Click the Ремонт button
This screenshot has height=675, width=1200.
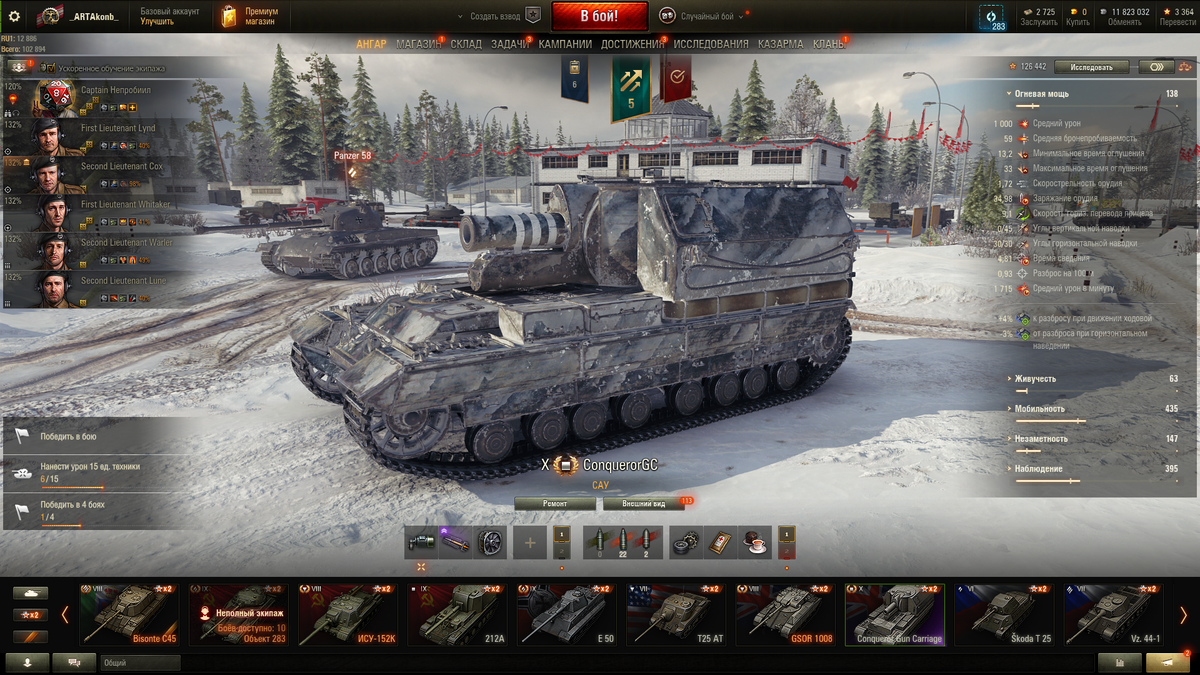tap(555, 504)
